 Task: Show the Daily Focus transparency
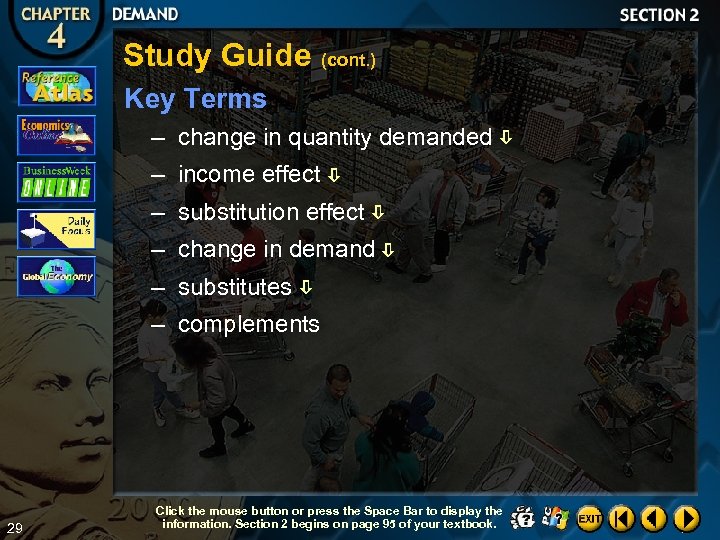tap(56, 229)
